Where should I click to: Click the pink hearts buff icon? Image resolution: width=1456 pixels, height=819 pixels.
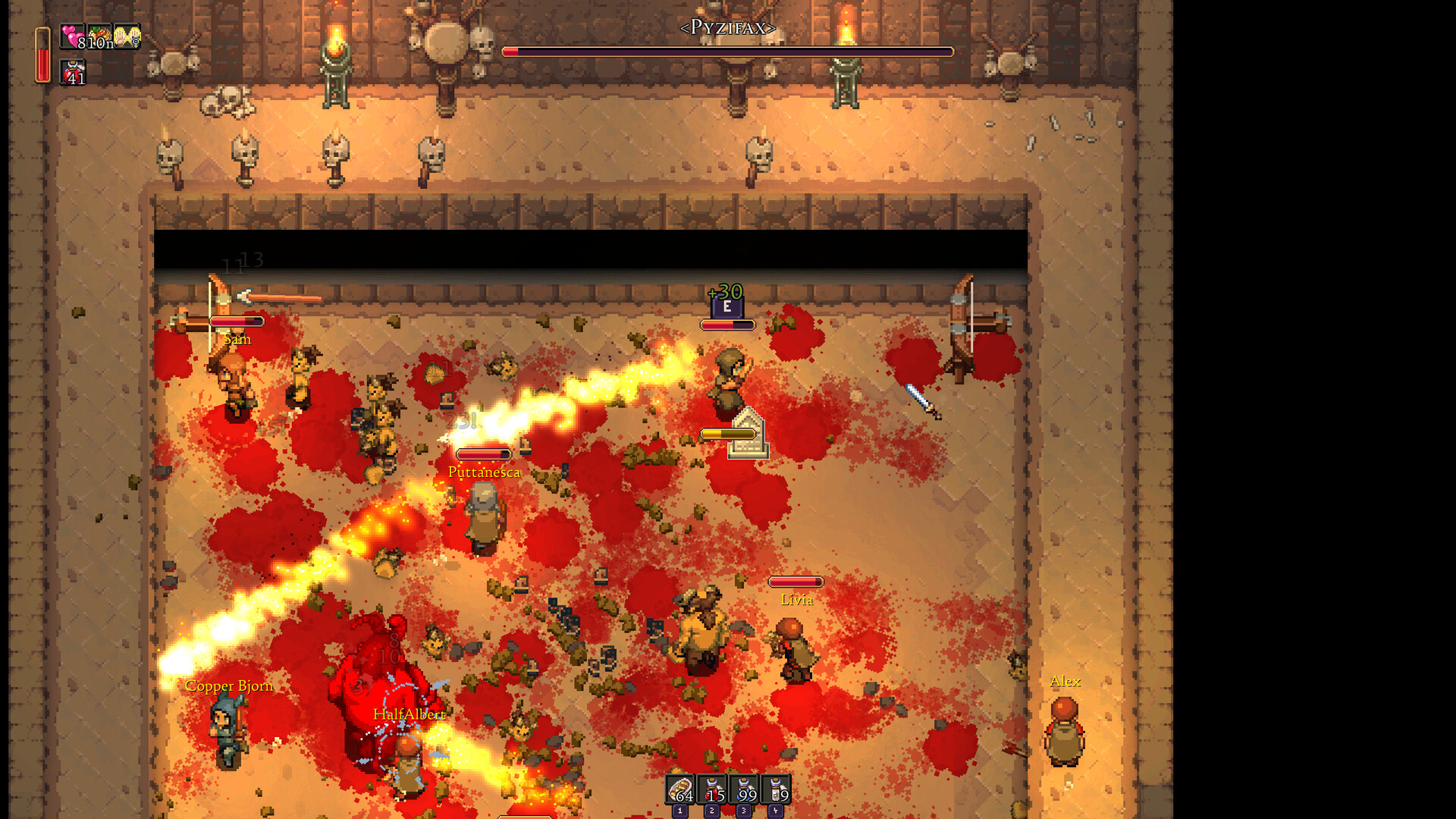pos(72,36)
